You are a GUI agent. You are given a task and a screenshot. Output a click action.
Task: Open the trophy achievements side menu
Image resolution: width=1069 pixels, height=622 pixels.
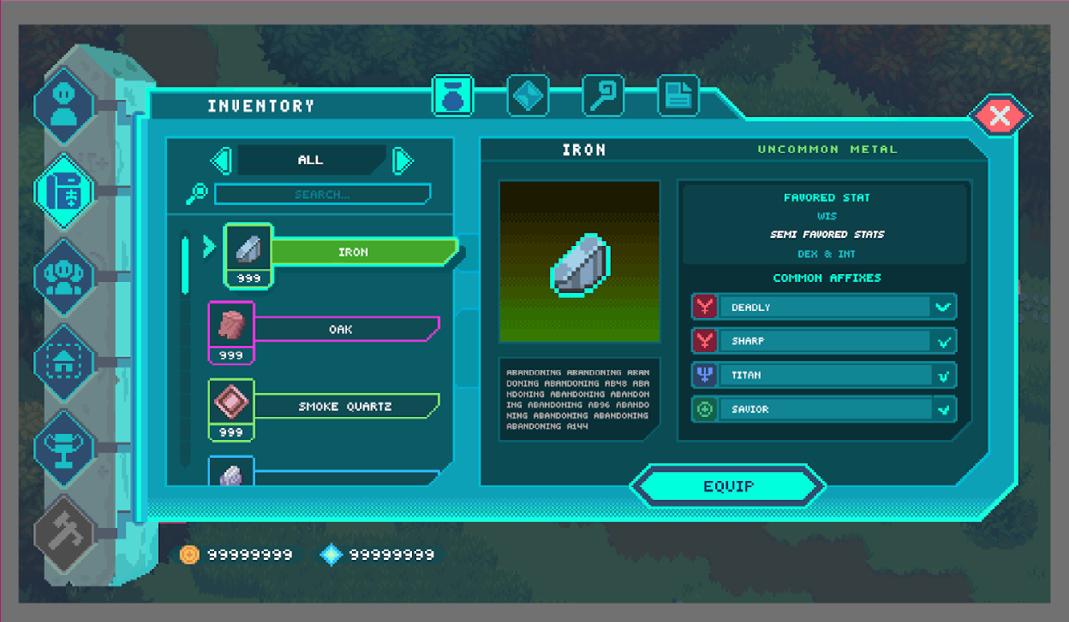coord(64,446)
